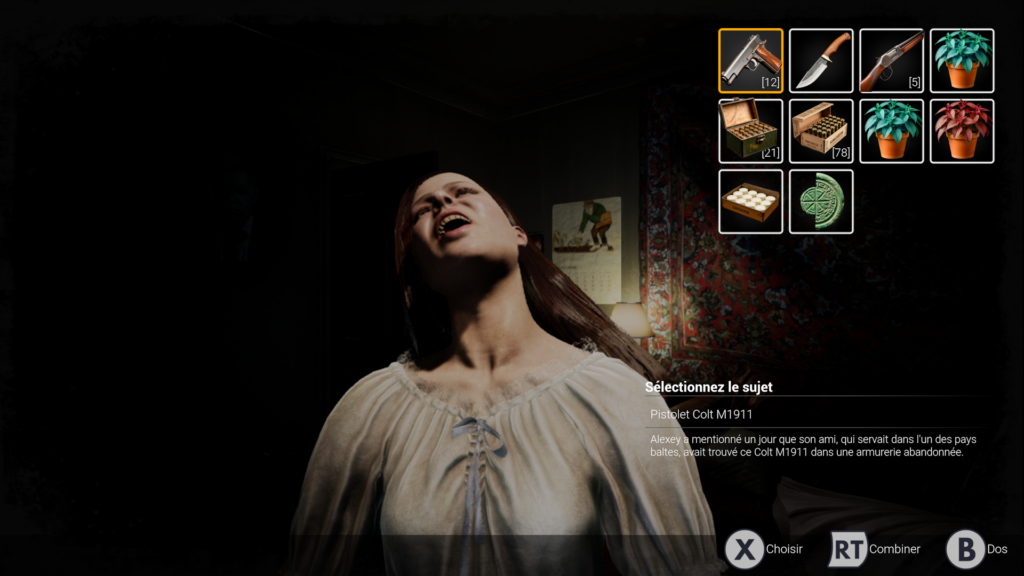This screenshot has width=1024, height=576.
Task: Choose the red potted plant item
Action: coord(962,131)
